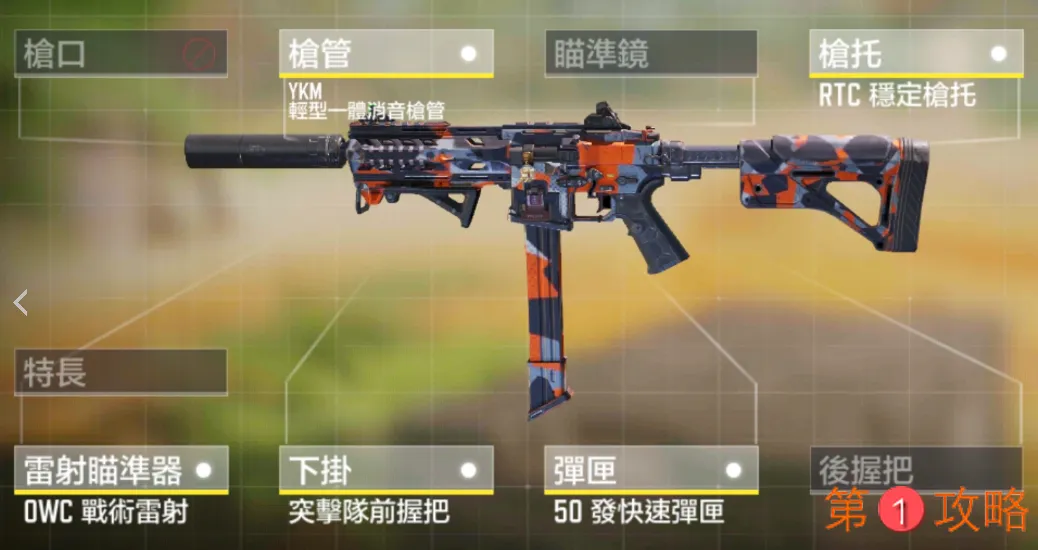1038x550 pixels.
Task: Choose the 下掛 underbarrel attachment slot
Action: pos(386,469)
